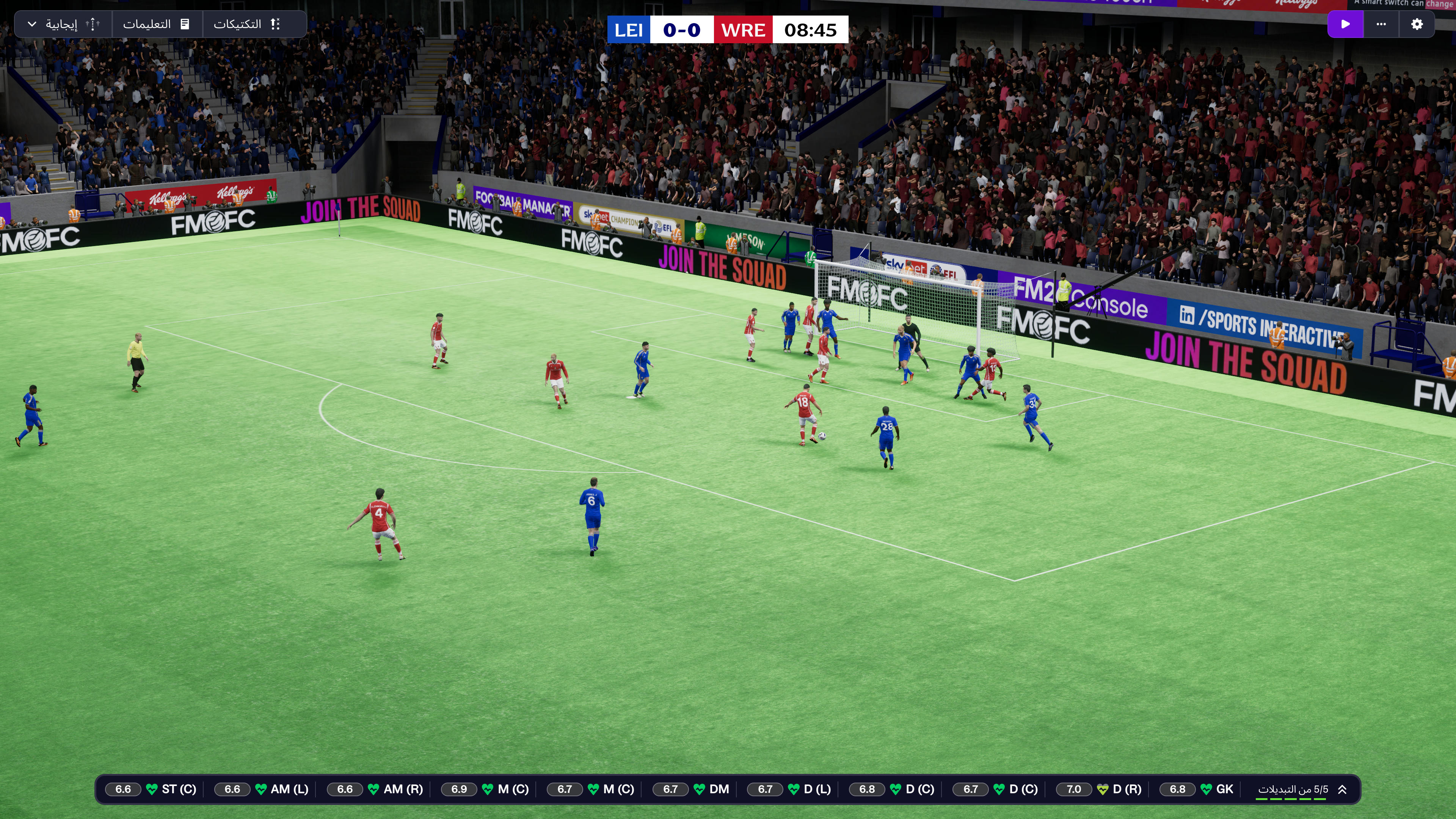Screen dimensions: 1456x819
Task: Open the التعليمات (Instructions) panel
Action: 156,24
